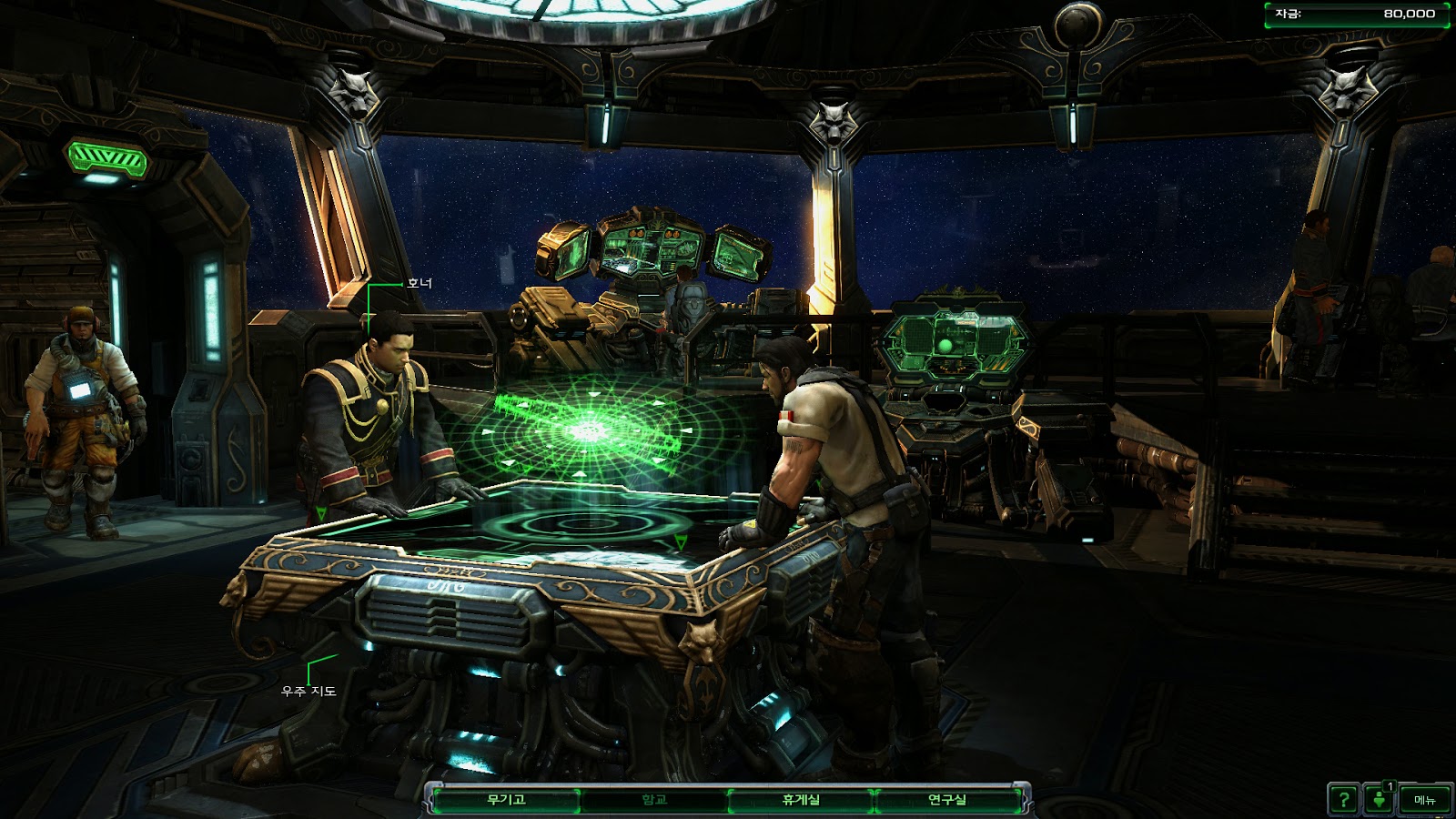Open the 메뉴 game menu

pos(1424,800)
